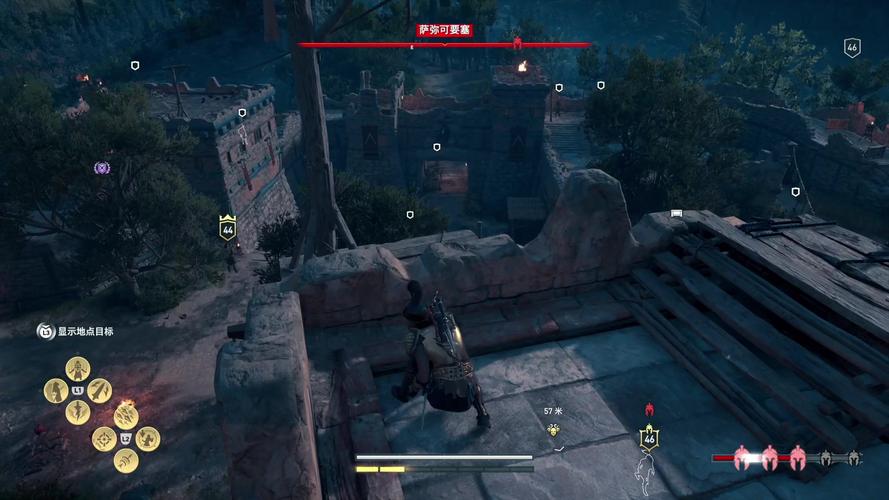Activate the flaming arrow spread ability
Viewport: 889px width, 500px height.
pos(126,416)
